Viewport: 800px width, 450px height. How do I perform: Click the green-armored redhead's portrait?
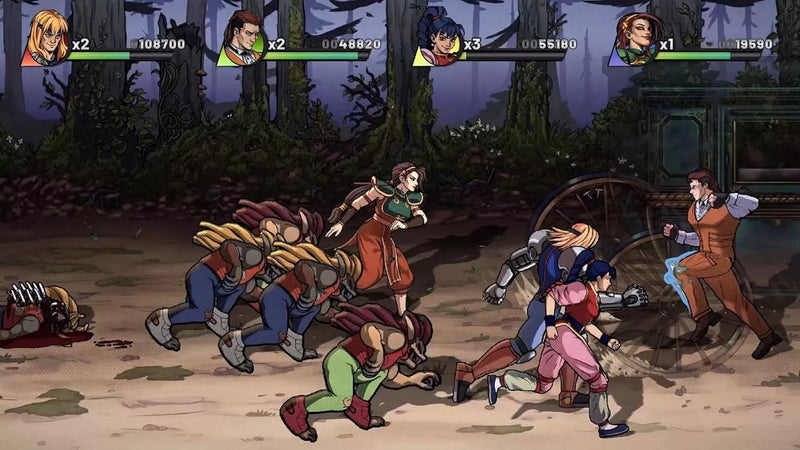point(633,38)
